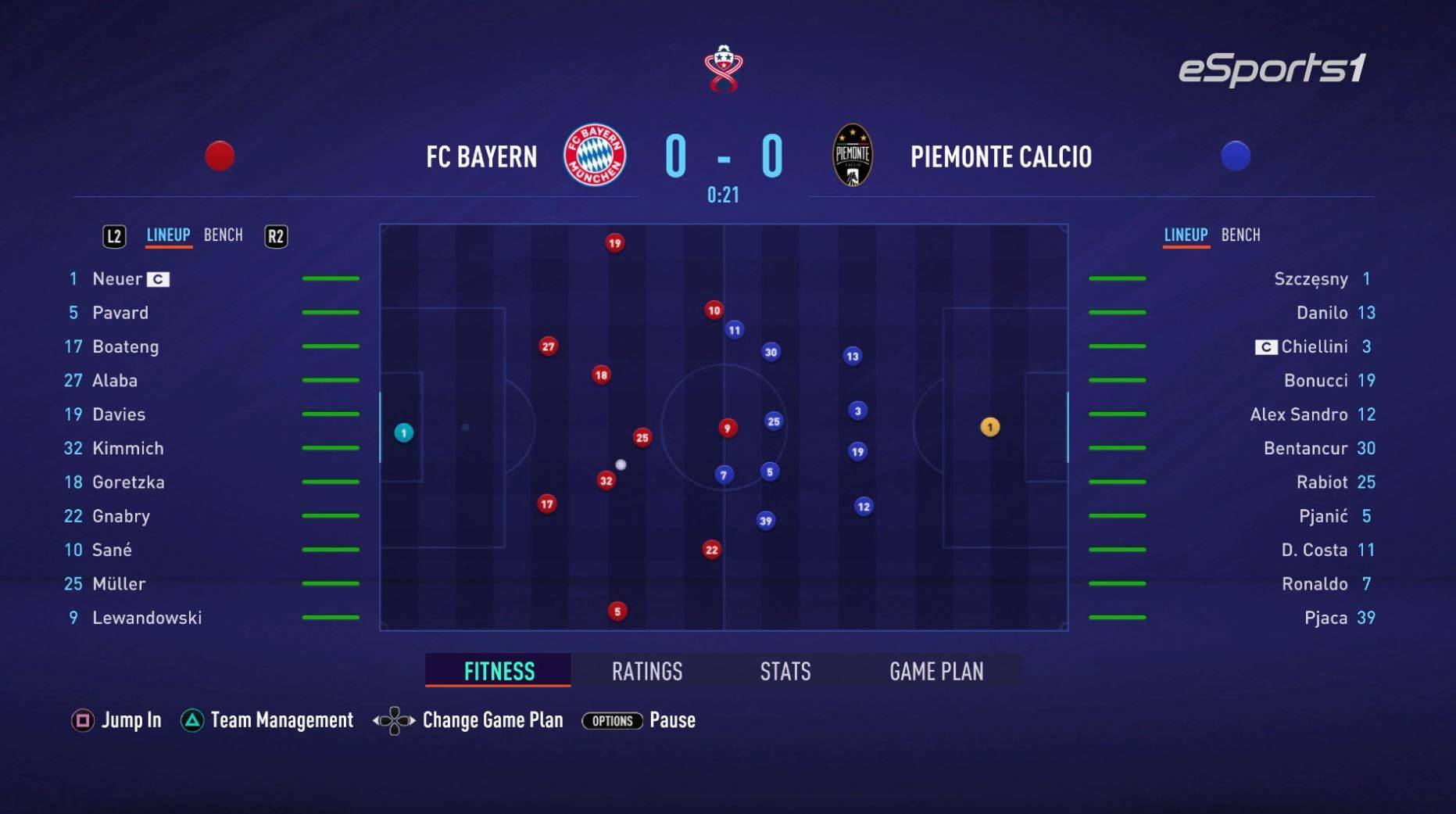Select Davies in the Bayern lineup
This screenshot has width=1456, height=814.
coord(119,414)
